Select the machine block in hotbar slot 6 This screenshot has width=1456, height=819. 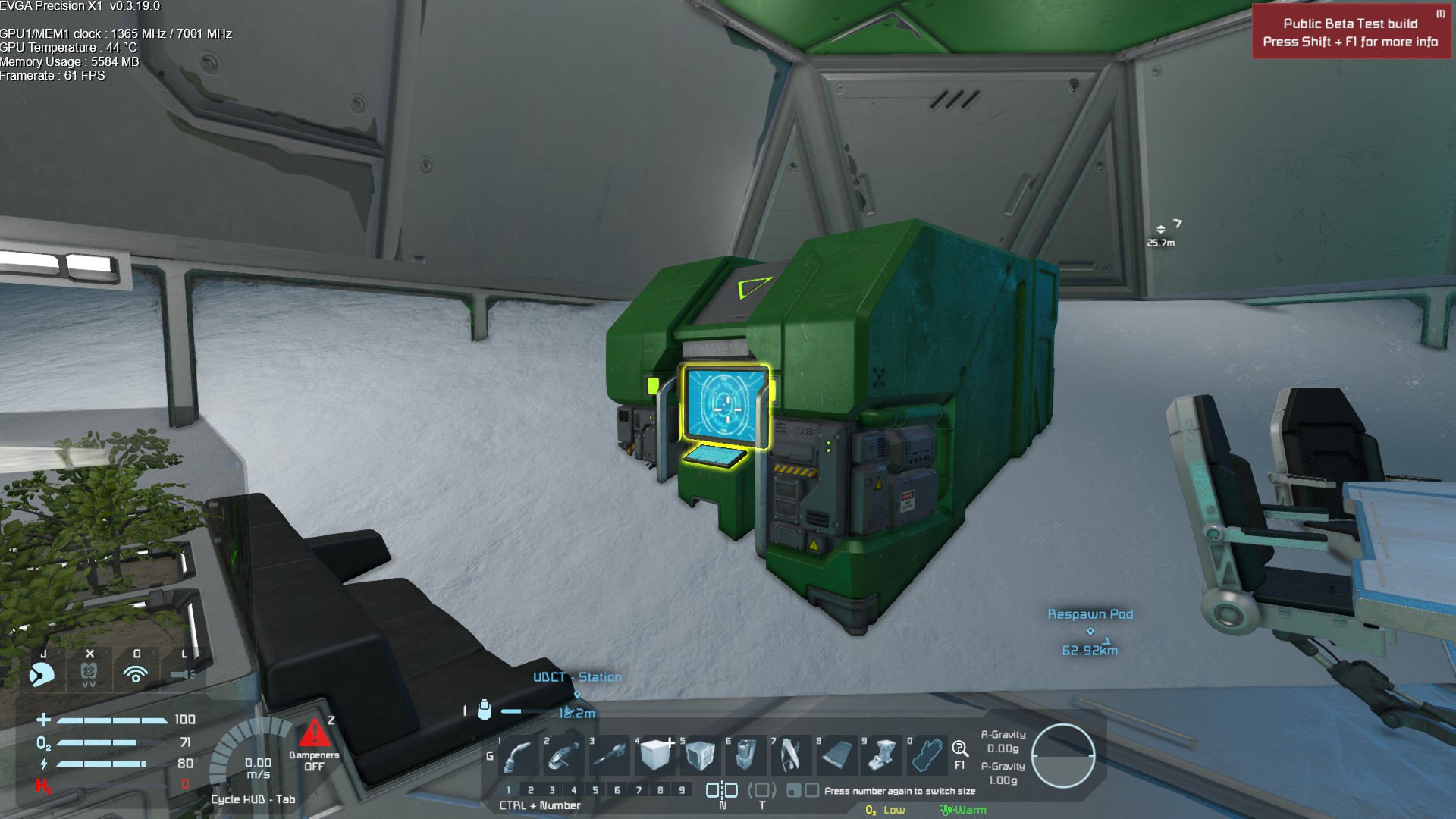tap(745, 755)
